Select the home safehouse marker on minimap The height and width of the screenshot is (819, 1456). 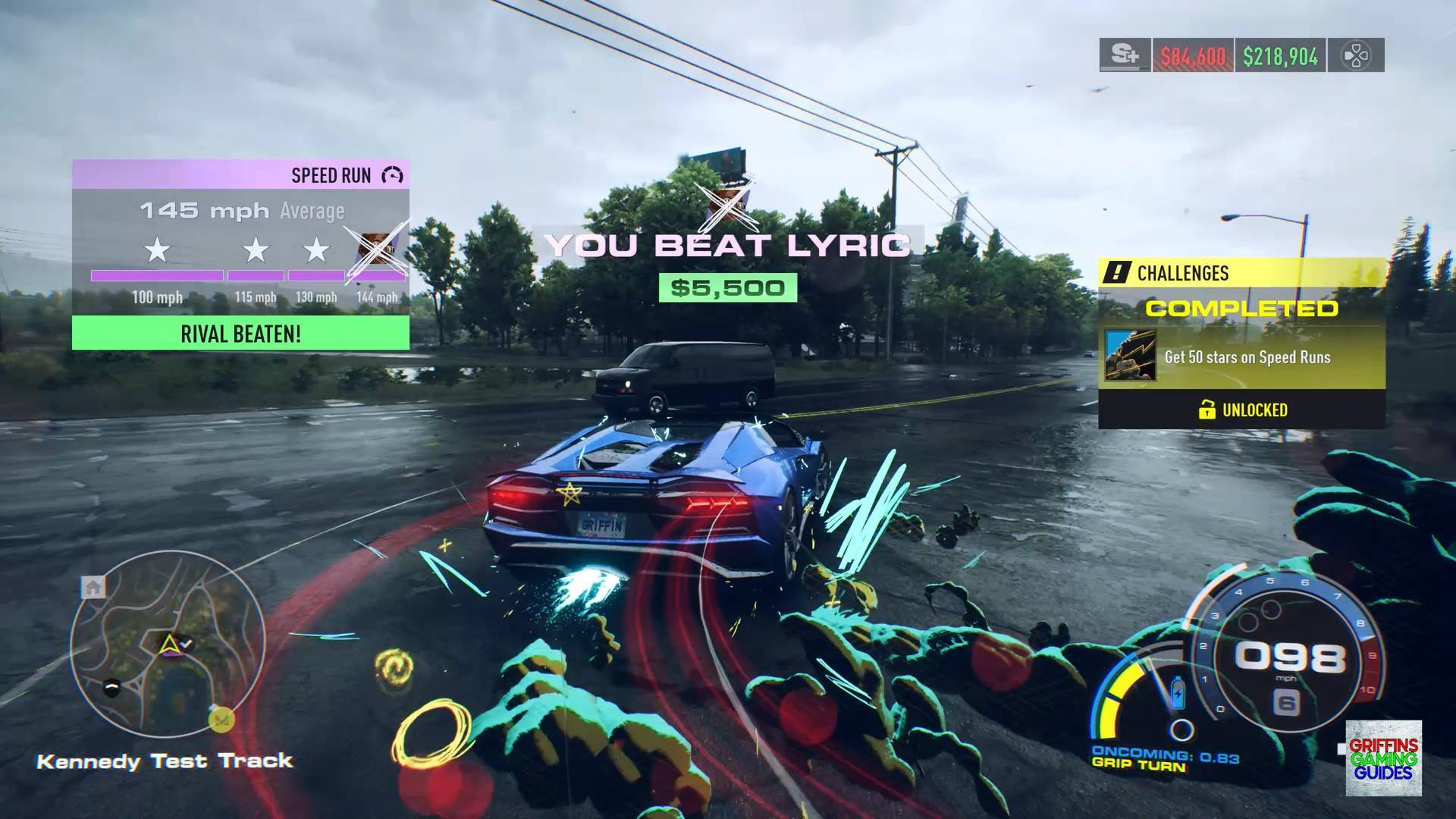pos(93,586)
